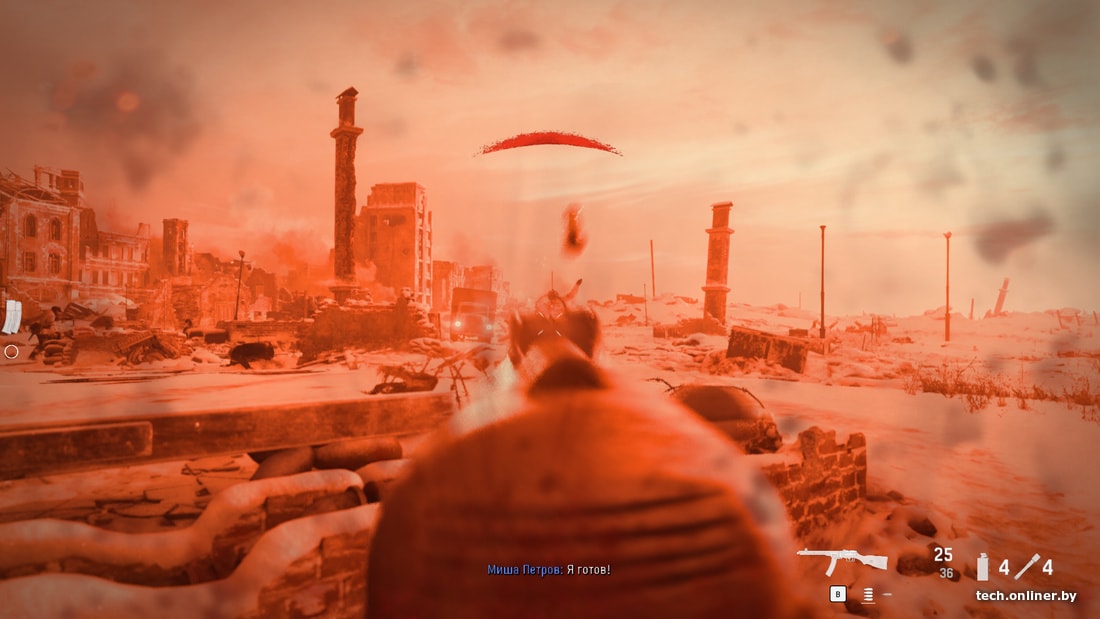Click the white ammo magazine marker

12,316
